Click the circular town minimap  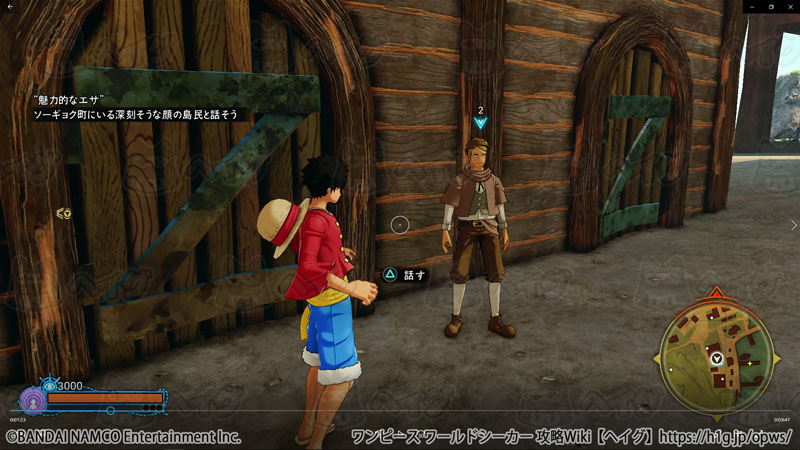(x=717, y=357)
